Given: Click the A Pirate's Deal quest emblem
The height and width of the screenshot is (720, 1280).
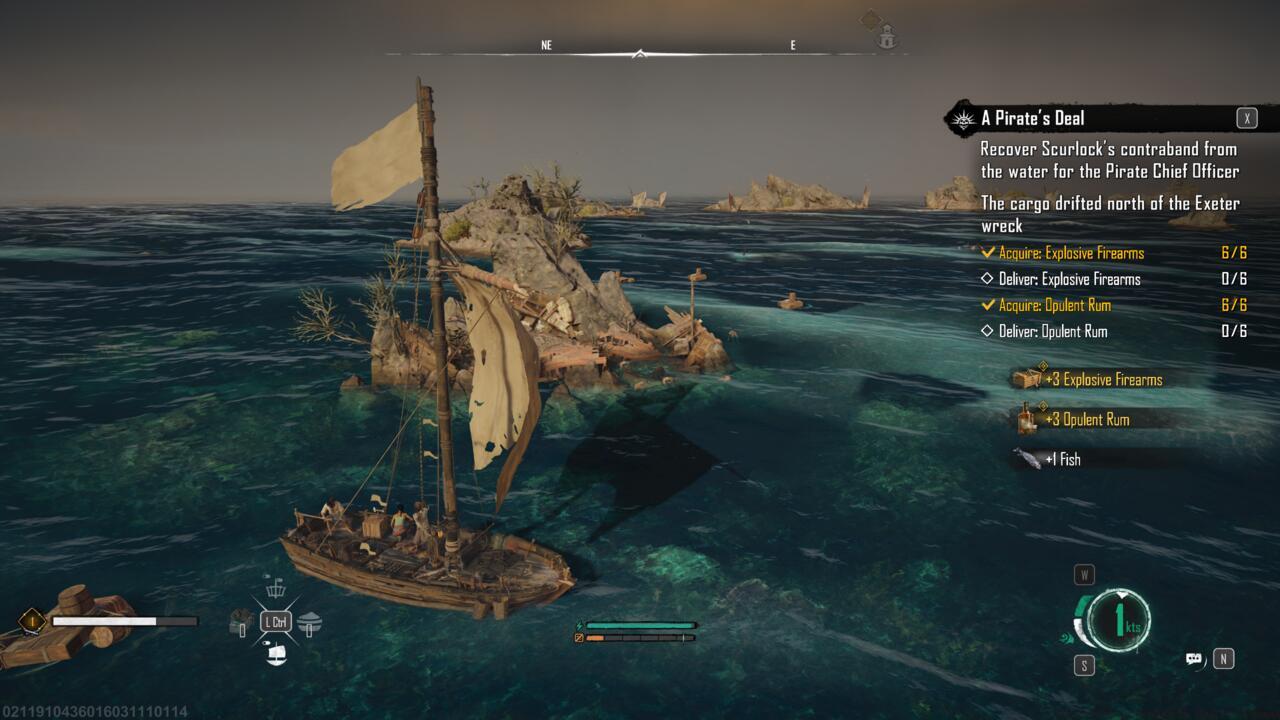Looking at the screenshot, I should click(961, 118).
